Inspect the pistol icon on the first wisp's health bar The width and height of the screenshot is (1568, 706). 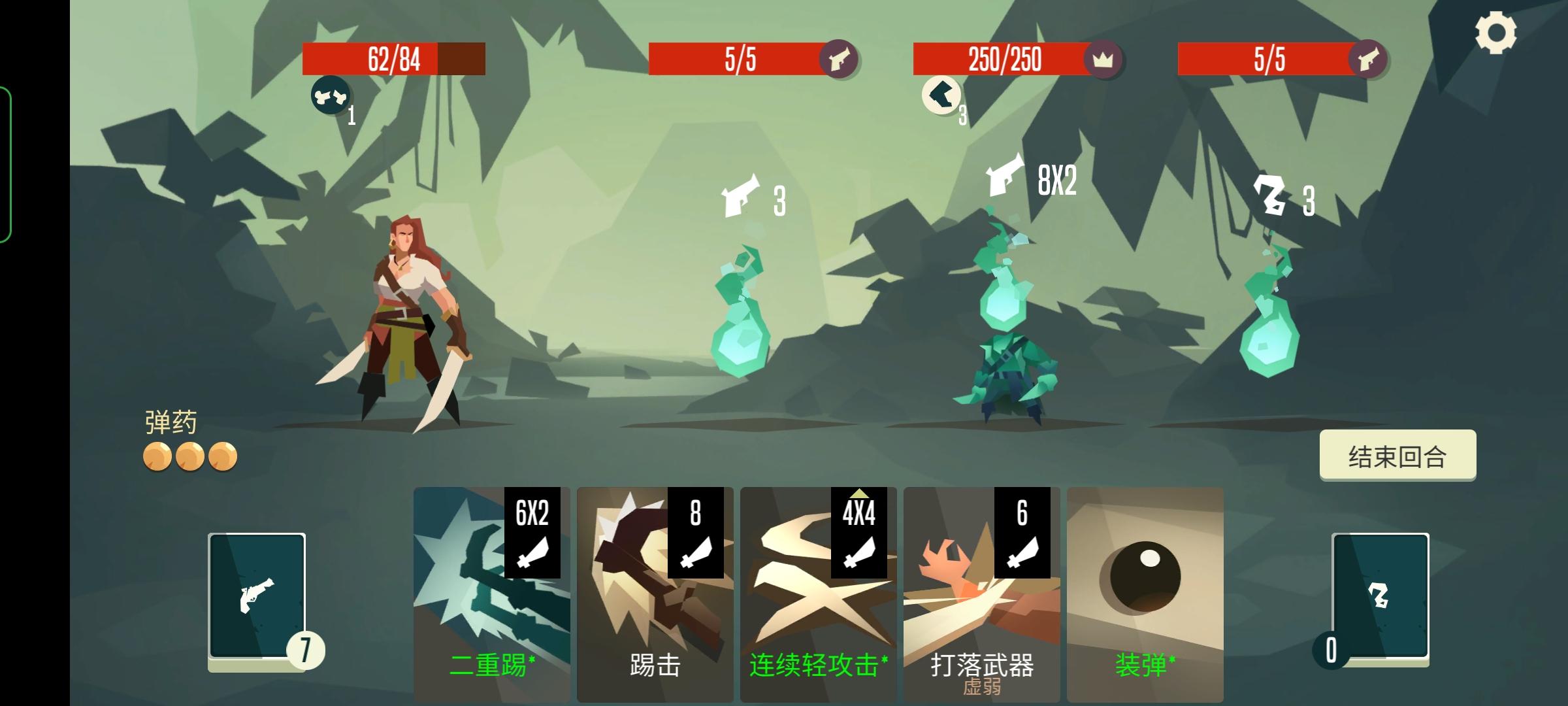click(x=840, y=61)
